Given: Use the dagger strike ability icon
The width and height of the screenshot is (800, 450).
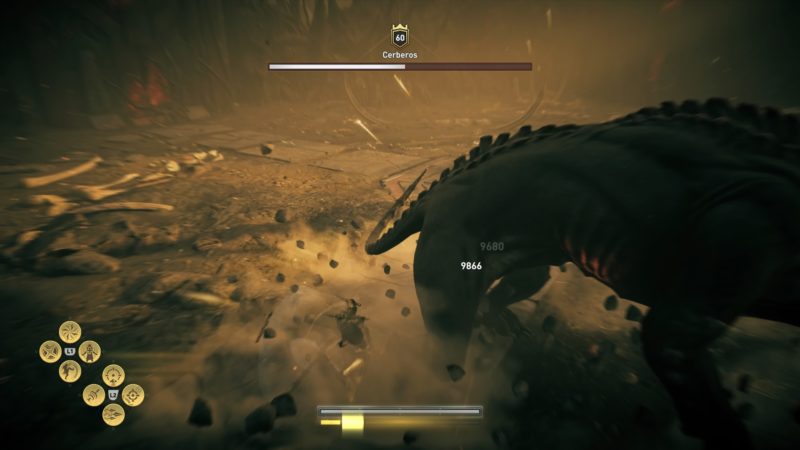Looking at the screenshot, I should point(94,395).
